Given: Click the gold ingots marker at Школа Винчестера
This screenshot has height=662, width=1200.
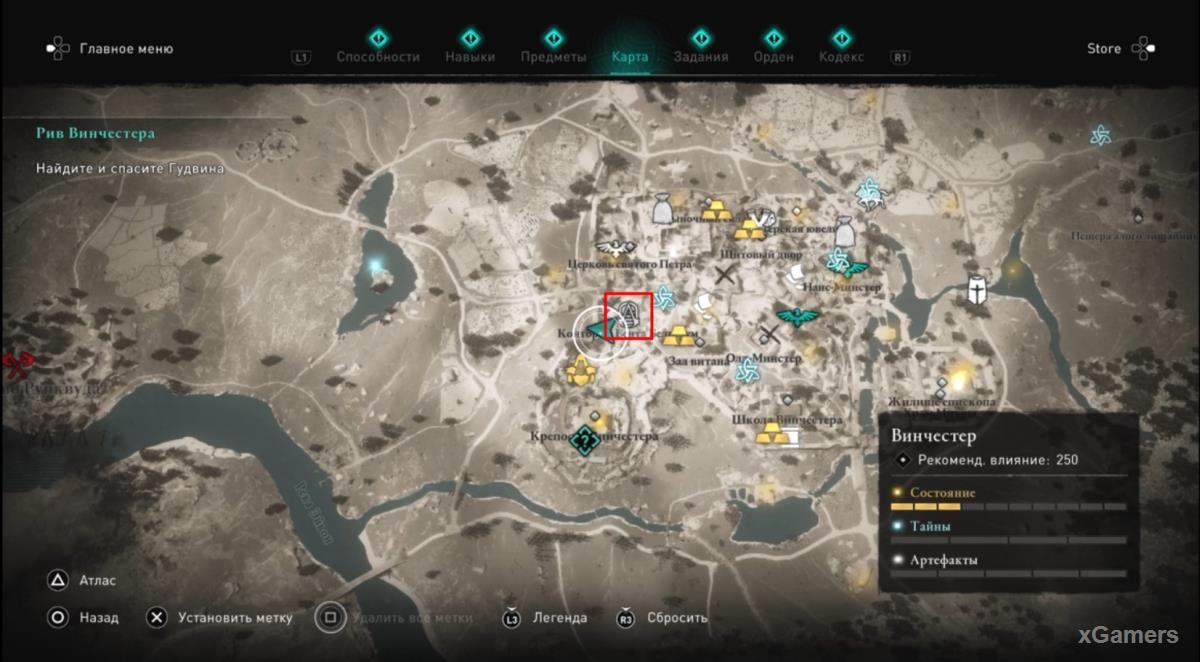Looking at the screenshot, I should pos(771,434).
